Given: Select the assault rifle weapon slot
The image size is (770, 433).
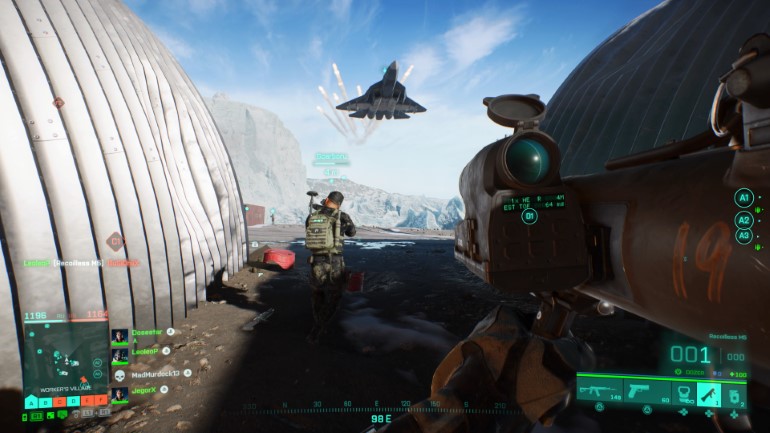Looking at the screenshot, I should pyautogui.click(x=598, y=389).
